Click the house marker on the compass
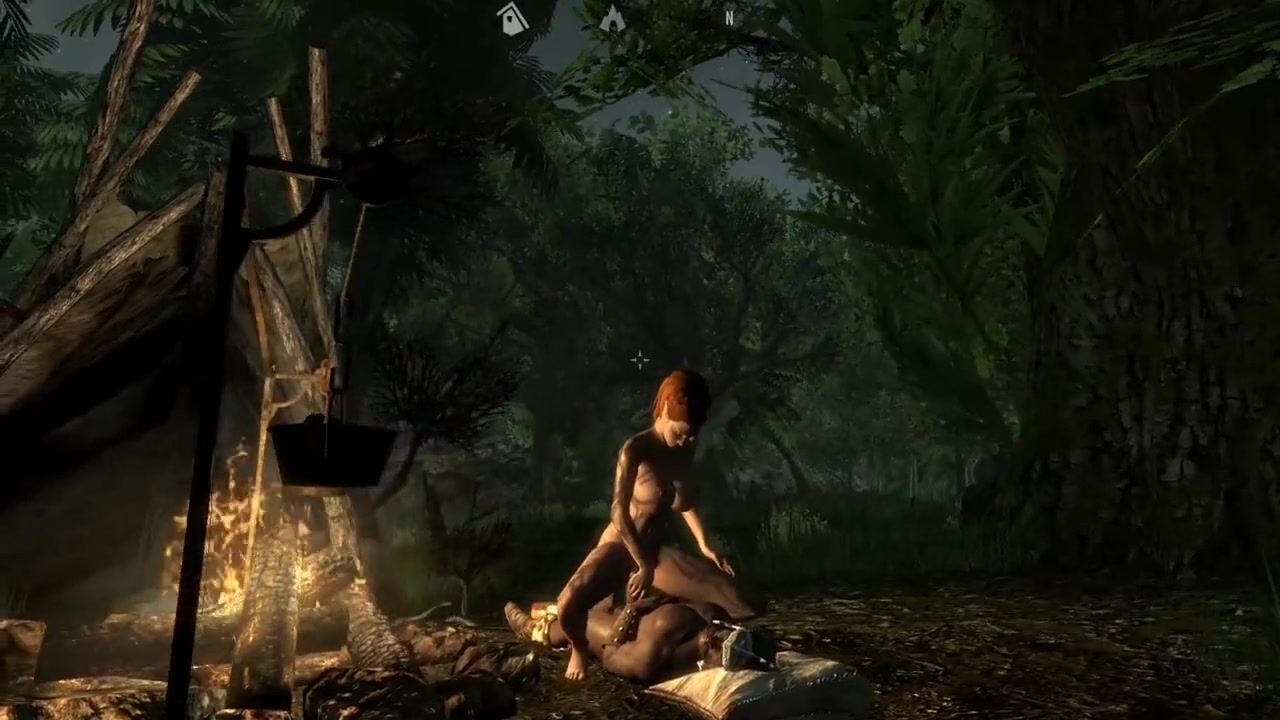 point(513,19)
